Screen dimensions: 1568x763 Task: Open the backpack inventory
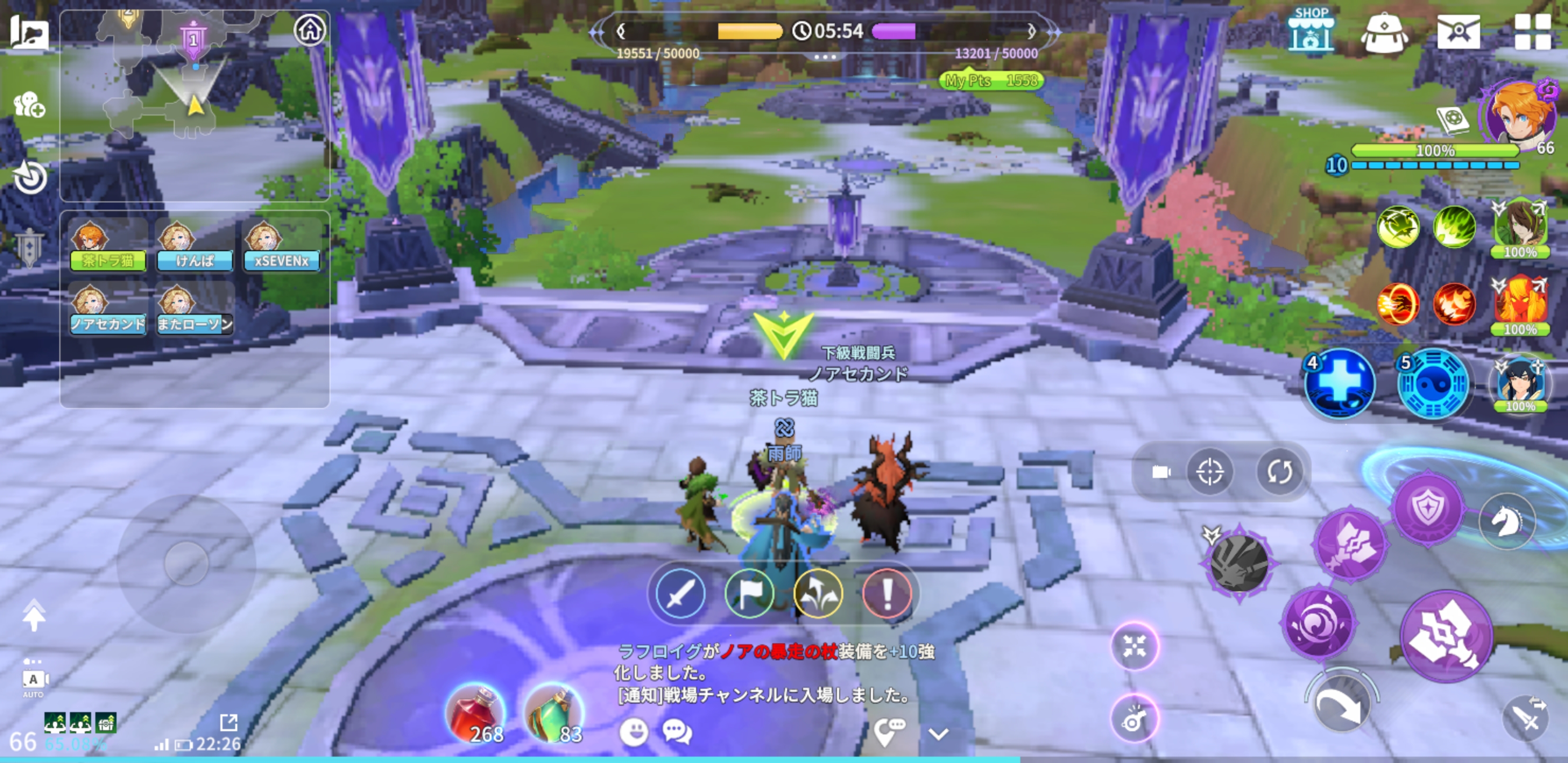[x=1384, y=33]
